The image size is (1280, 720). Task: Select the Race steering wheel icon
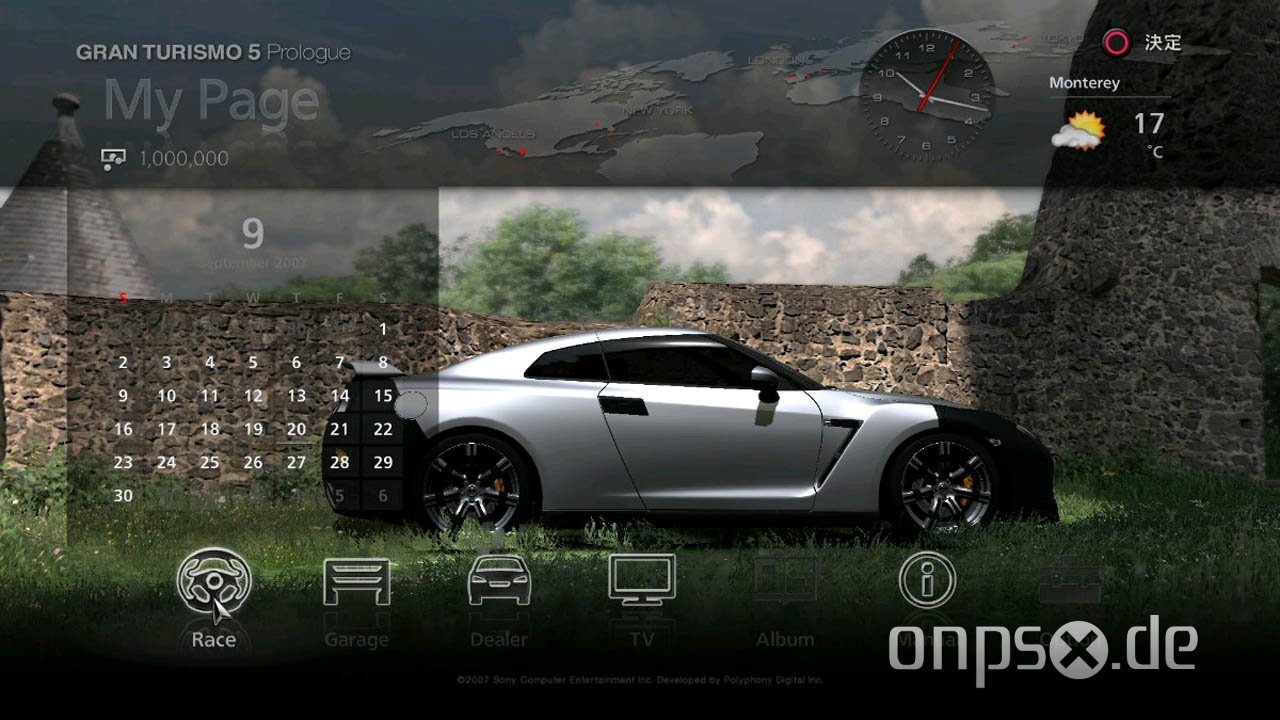click(214, 581)
